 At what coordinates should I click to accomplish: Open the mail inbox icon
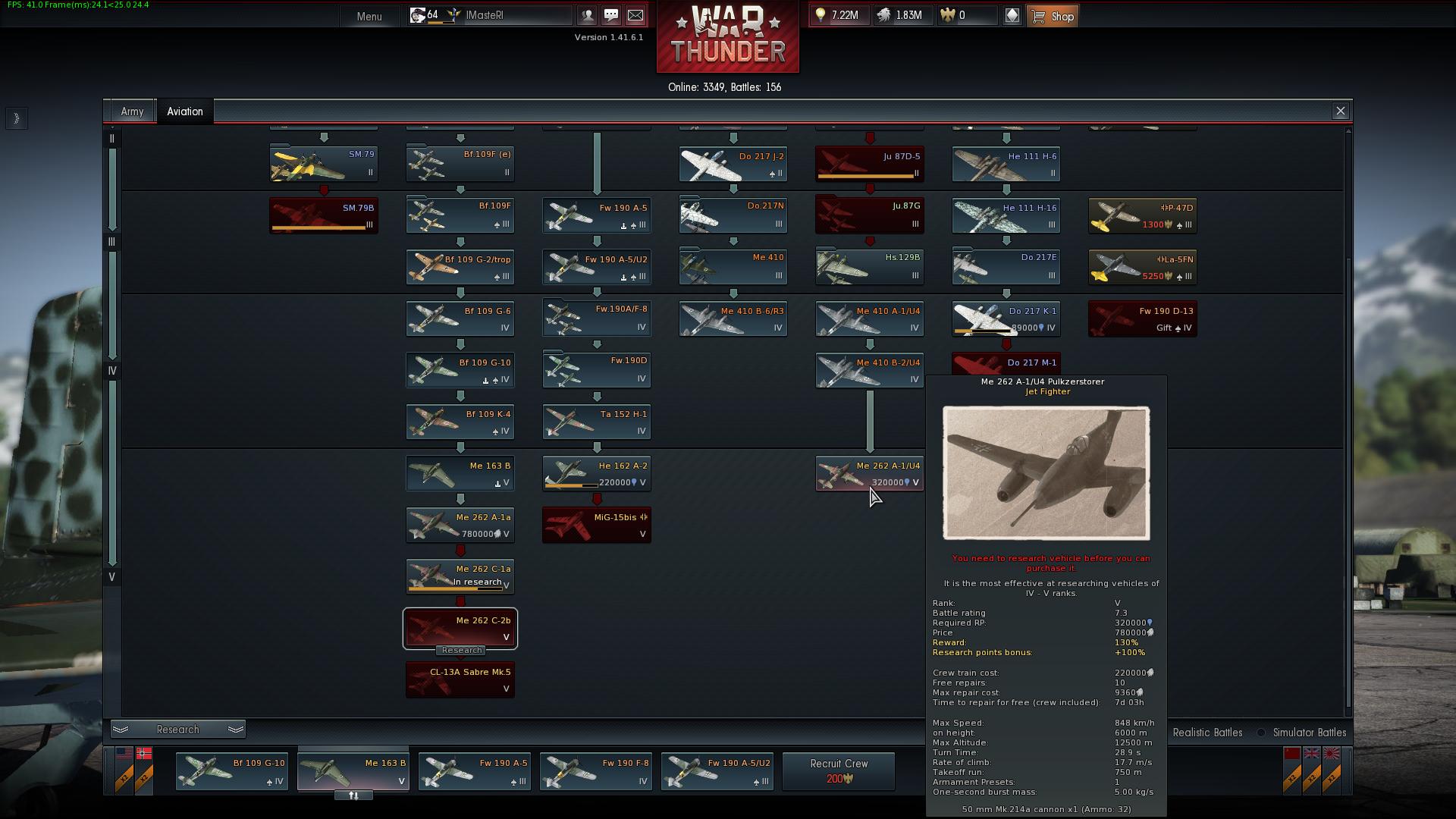coord(637,14)
